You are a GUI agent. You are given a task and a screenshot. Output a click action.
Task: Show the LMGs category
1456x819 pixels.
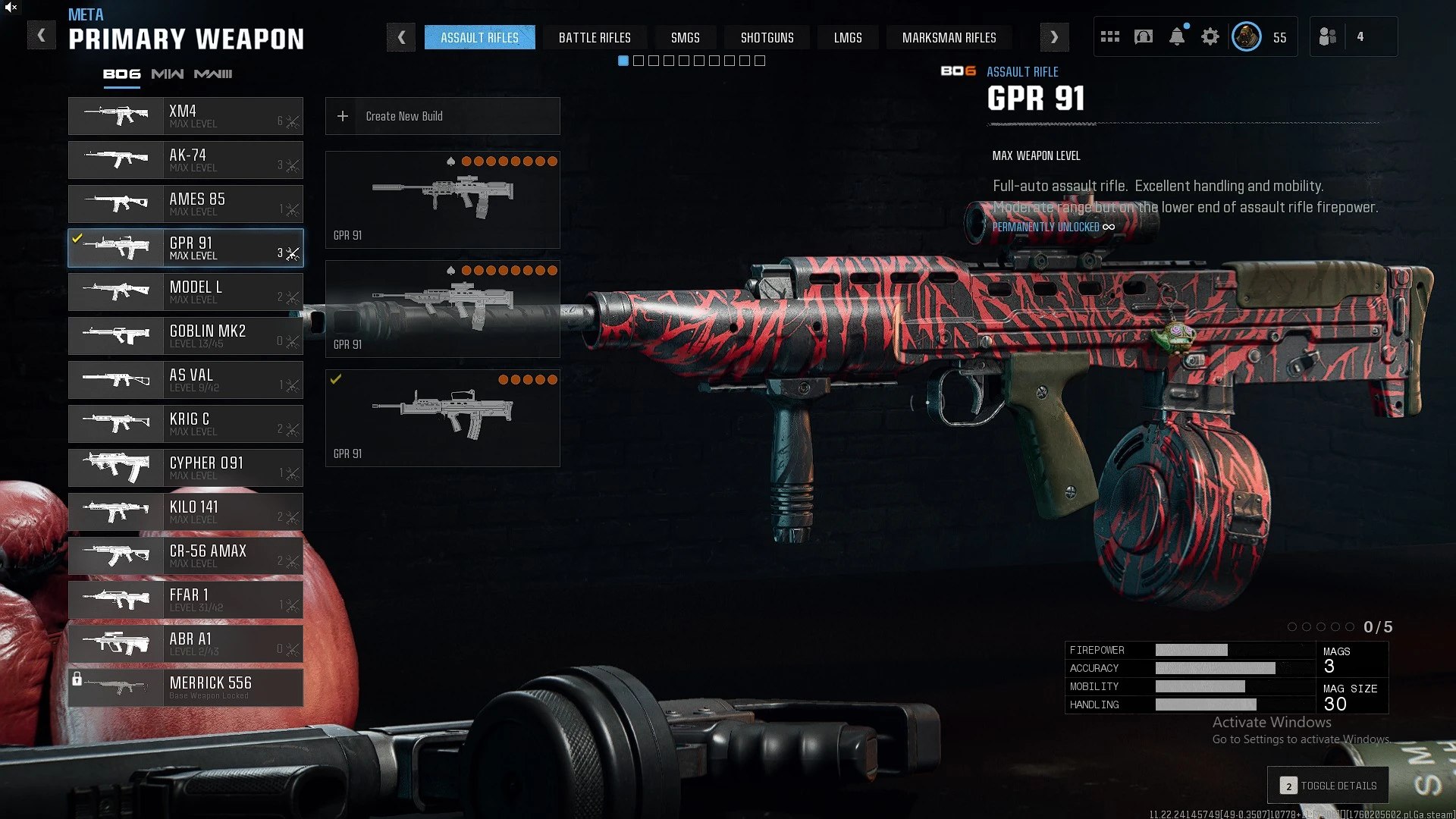coord(847,37)
